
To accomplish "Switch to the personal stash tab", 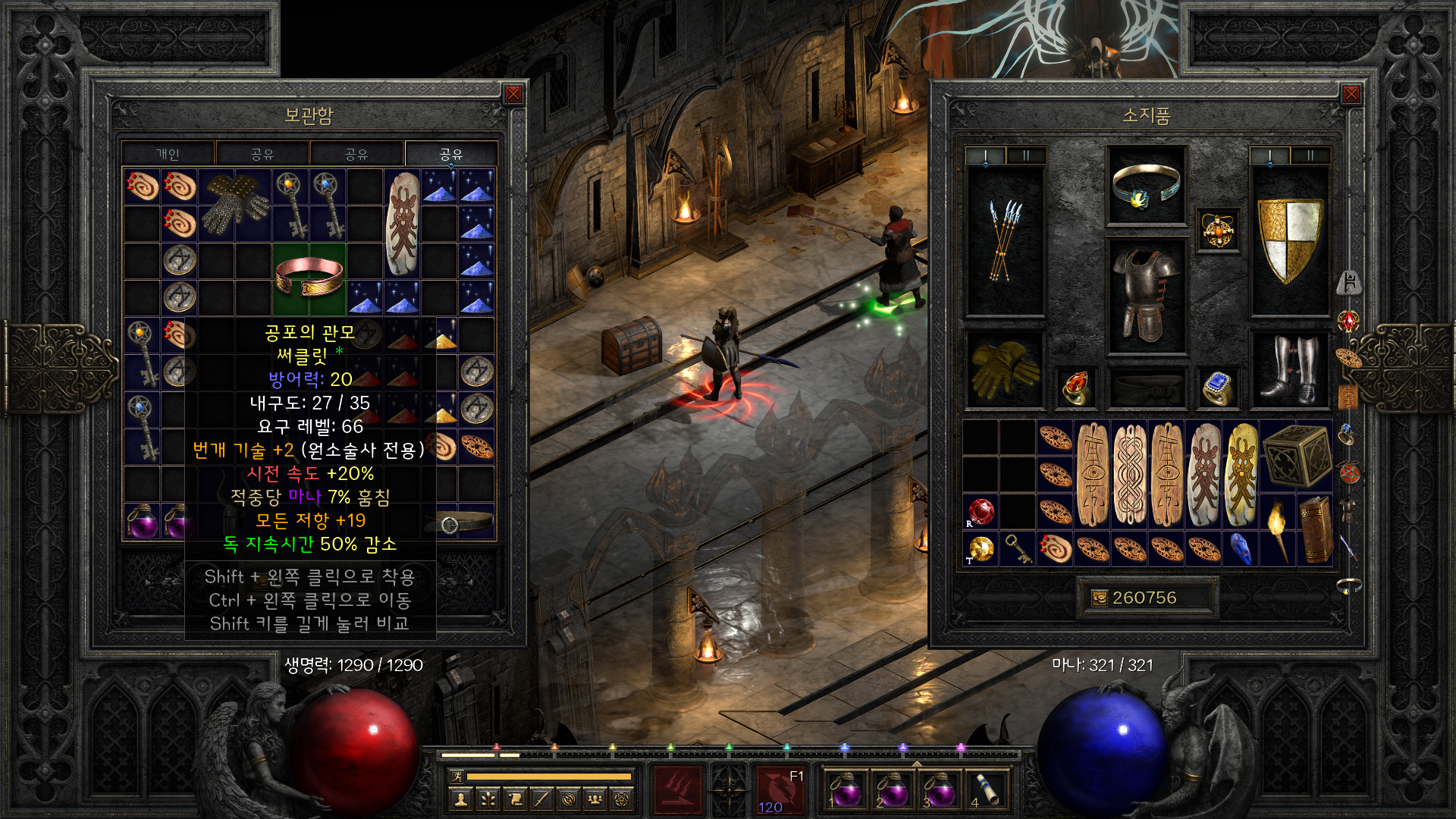I will click(168, 154).
